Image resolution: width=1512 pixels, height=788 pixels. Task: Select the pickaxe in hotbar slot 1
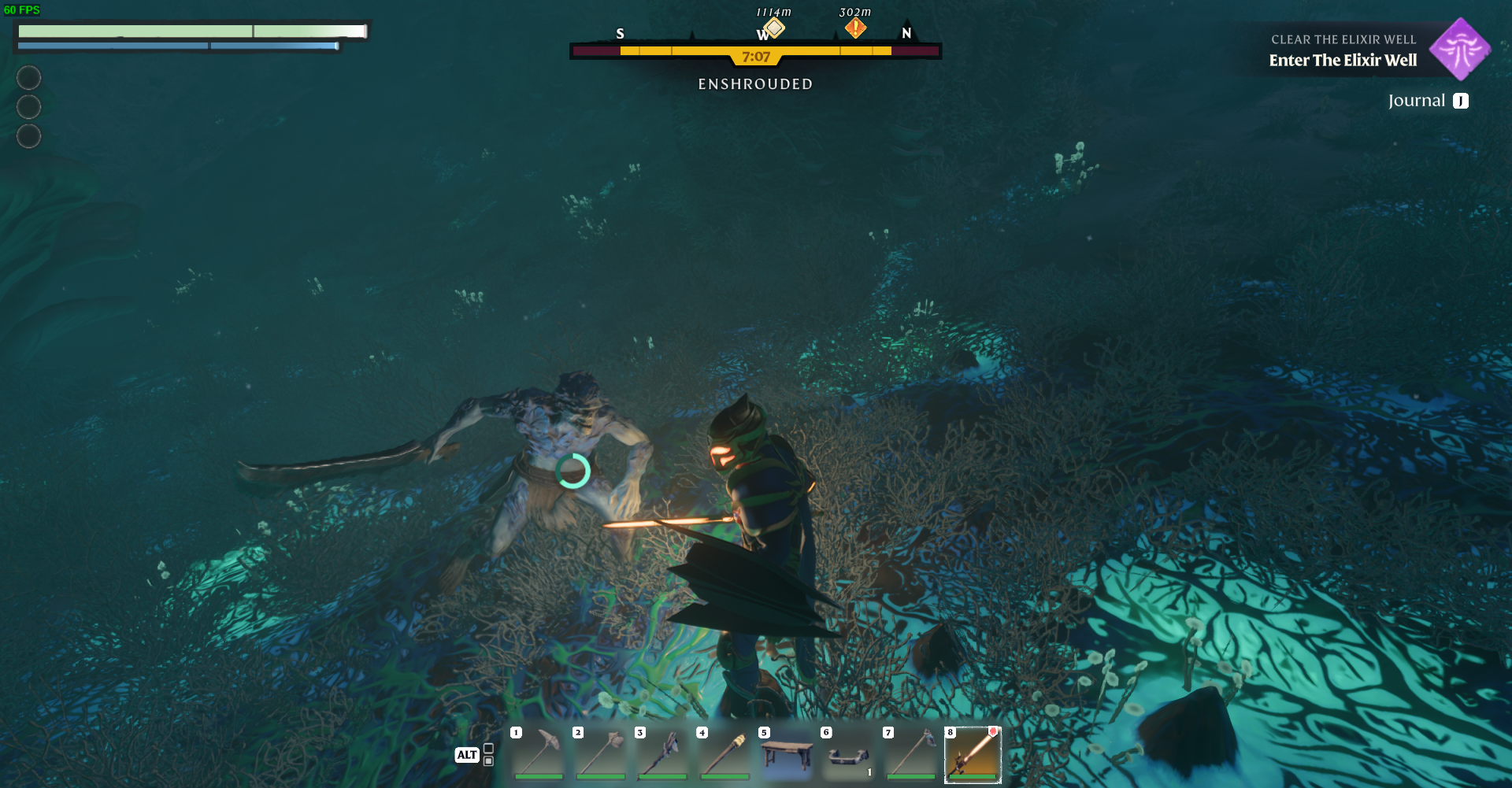coord(539,753)
